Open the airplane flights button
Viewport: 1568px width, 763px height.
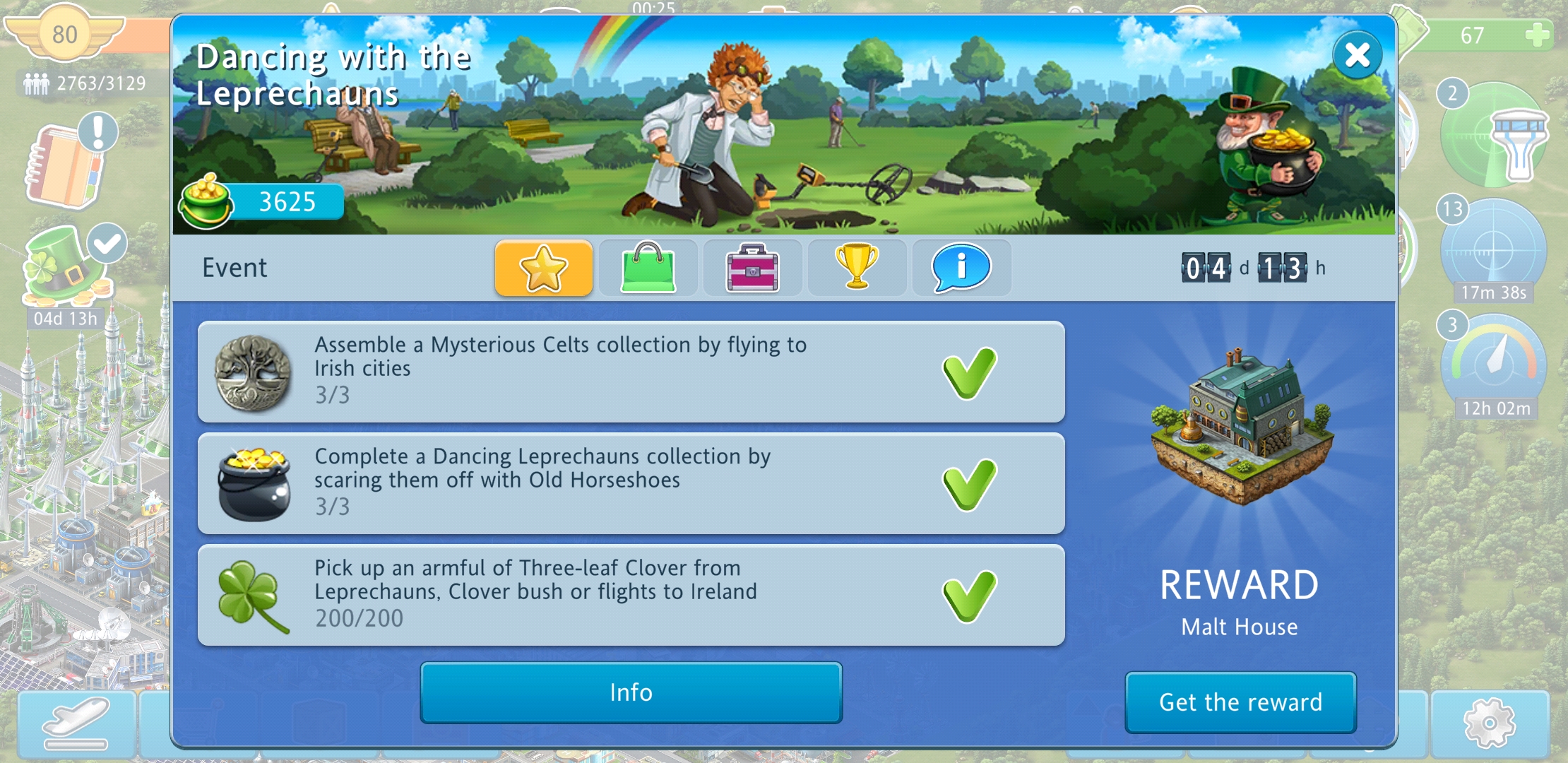76,723
